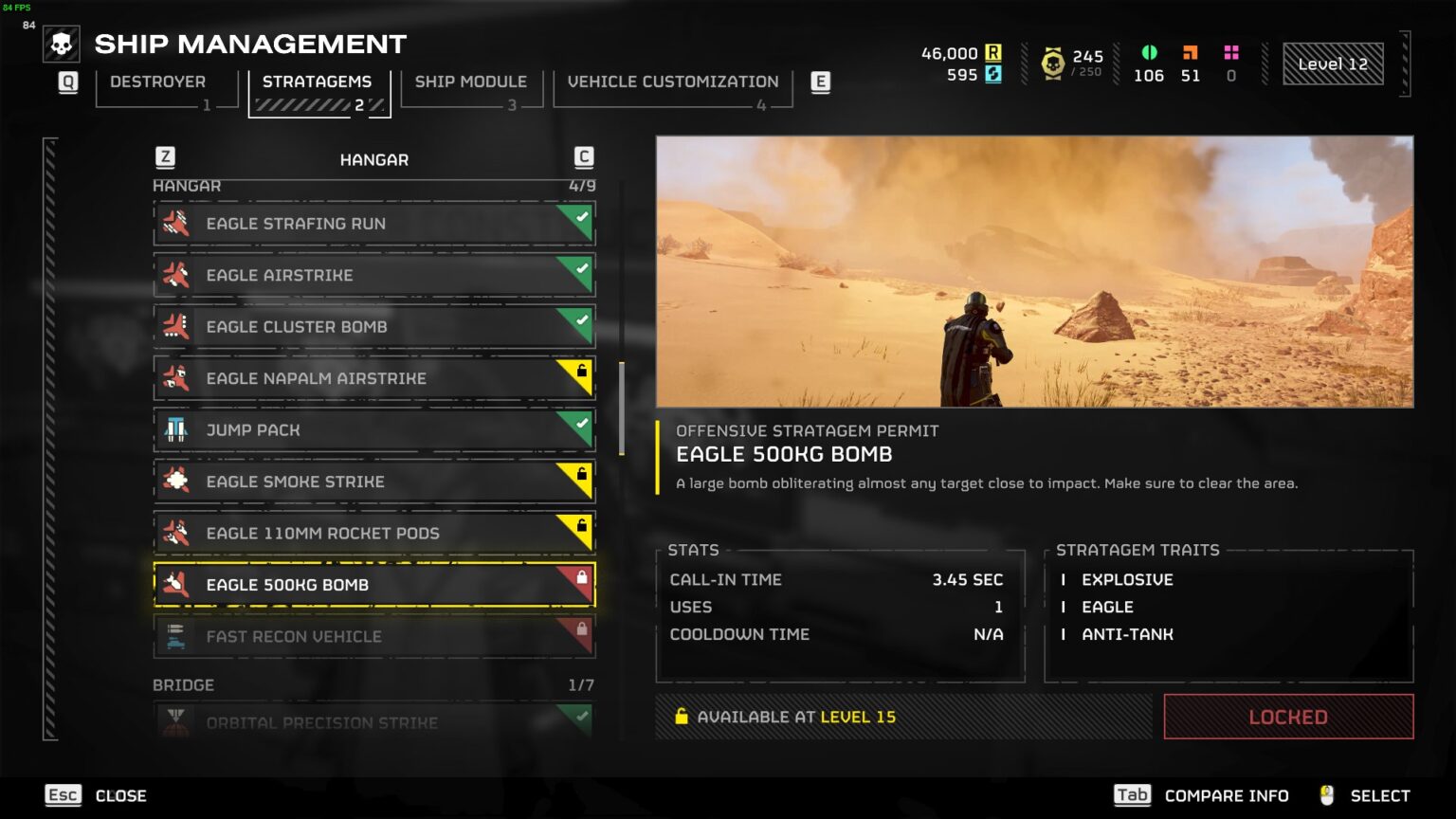This screenshot has height=819, width=1456.
Task: Click the red lock on Eagle 500kg Bomb
Action: [x=583, y=576]
